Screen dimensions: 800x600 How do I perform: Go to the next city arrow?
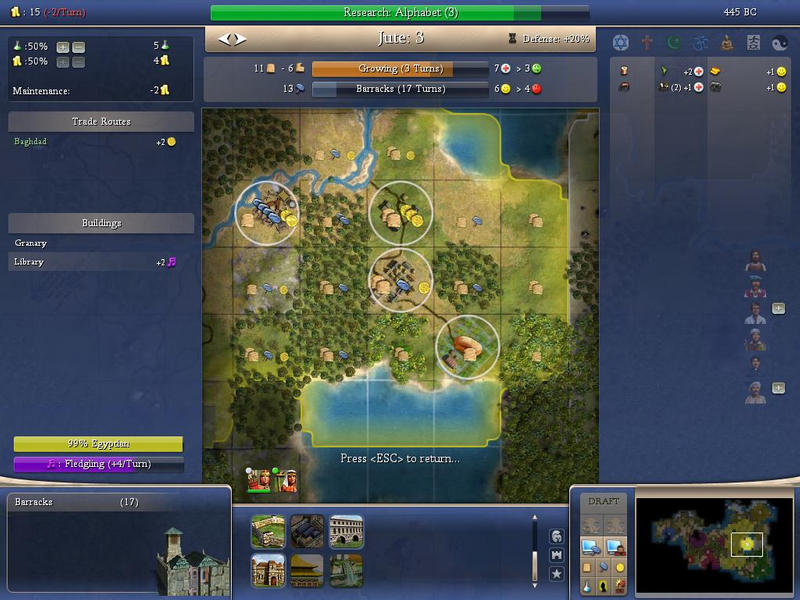240,39
